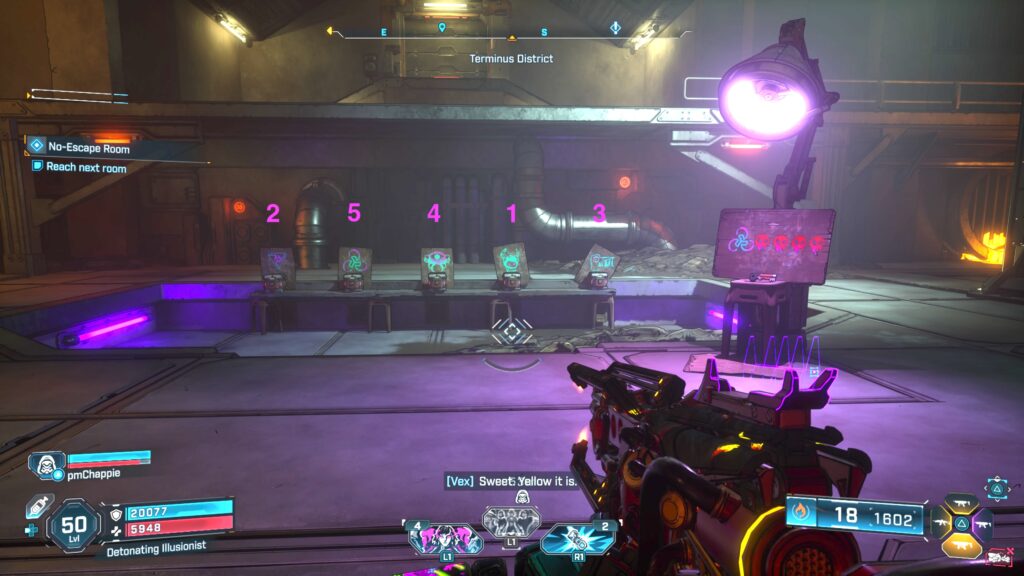Viewport: 1024px width, 576px height.
Task: Equip the left weapon slot
Action: coord(941,522)
